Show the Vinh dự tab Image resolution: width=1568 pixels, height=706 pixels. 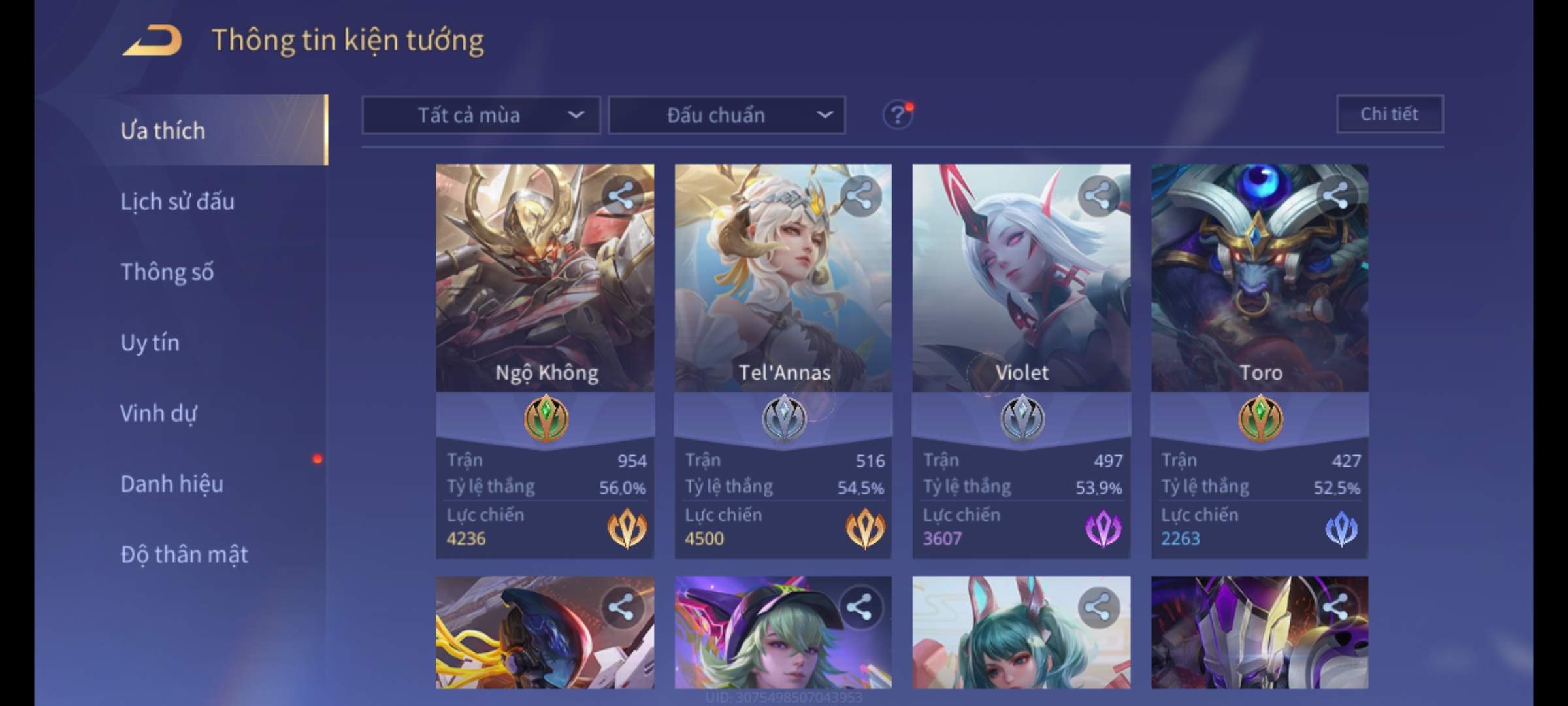coord(159,413)
